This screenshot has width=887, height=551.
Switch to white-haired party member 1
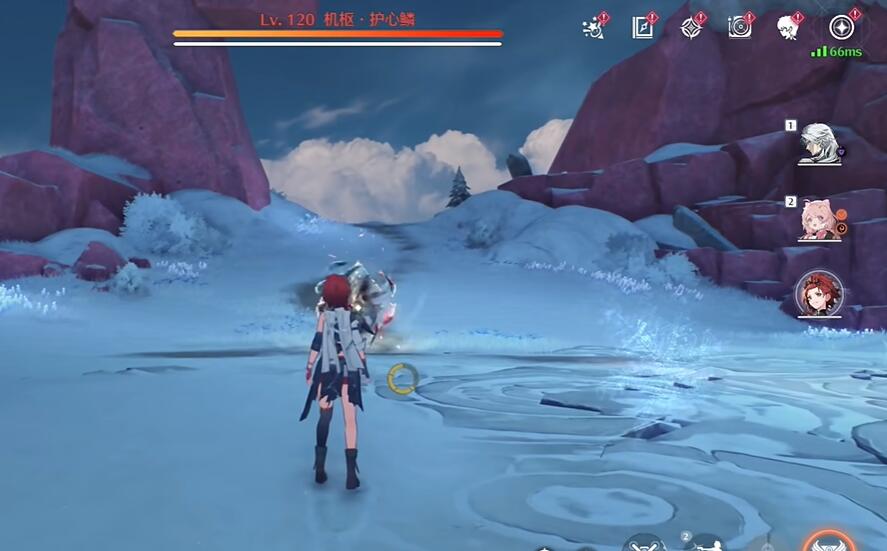pyautogui.click(x=820, y=146)
